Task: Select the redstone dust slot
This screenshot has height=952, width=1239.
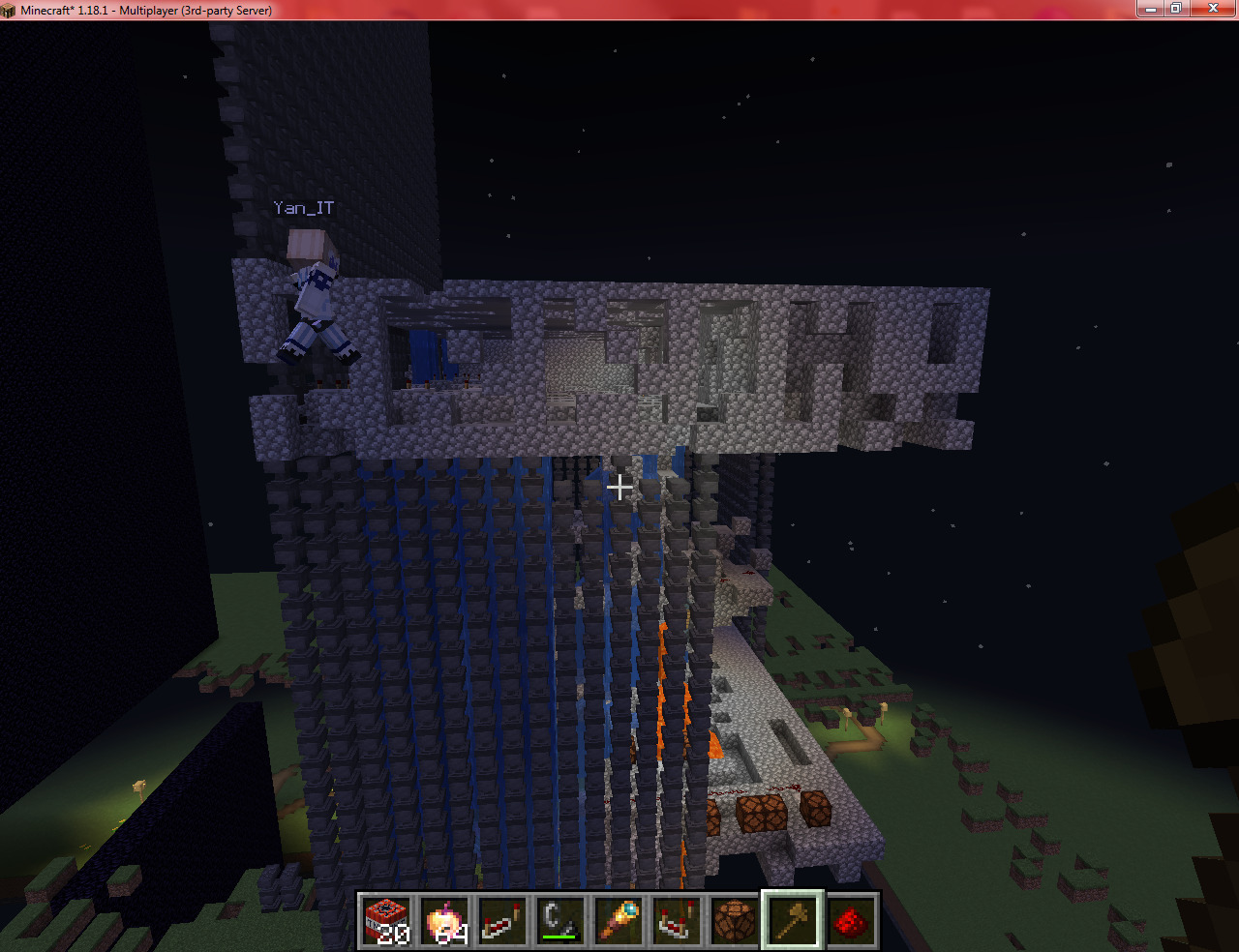Action: [x=851, y=920]
